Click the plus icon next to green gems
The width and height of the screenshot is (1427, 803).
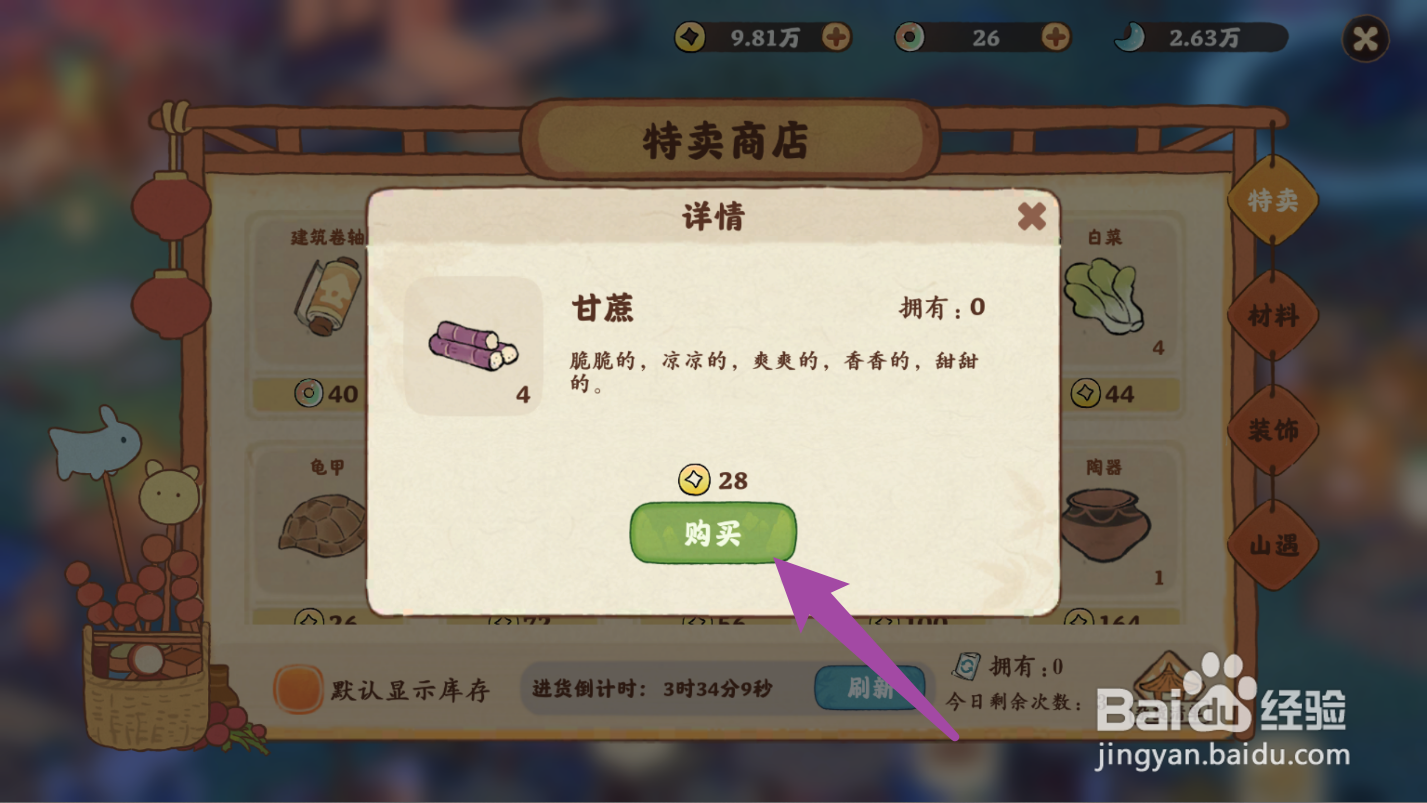click(1053, 38)
